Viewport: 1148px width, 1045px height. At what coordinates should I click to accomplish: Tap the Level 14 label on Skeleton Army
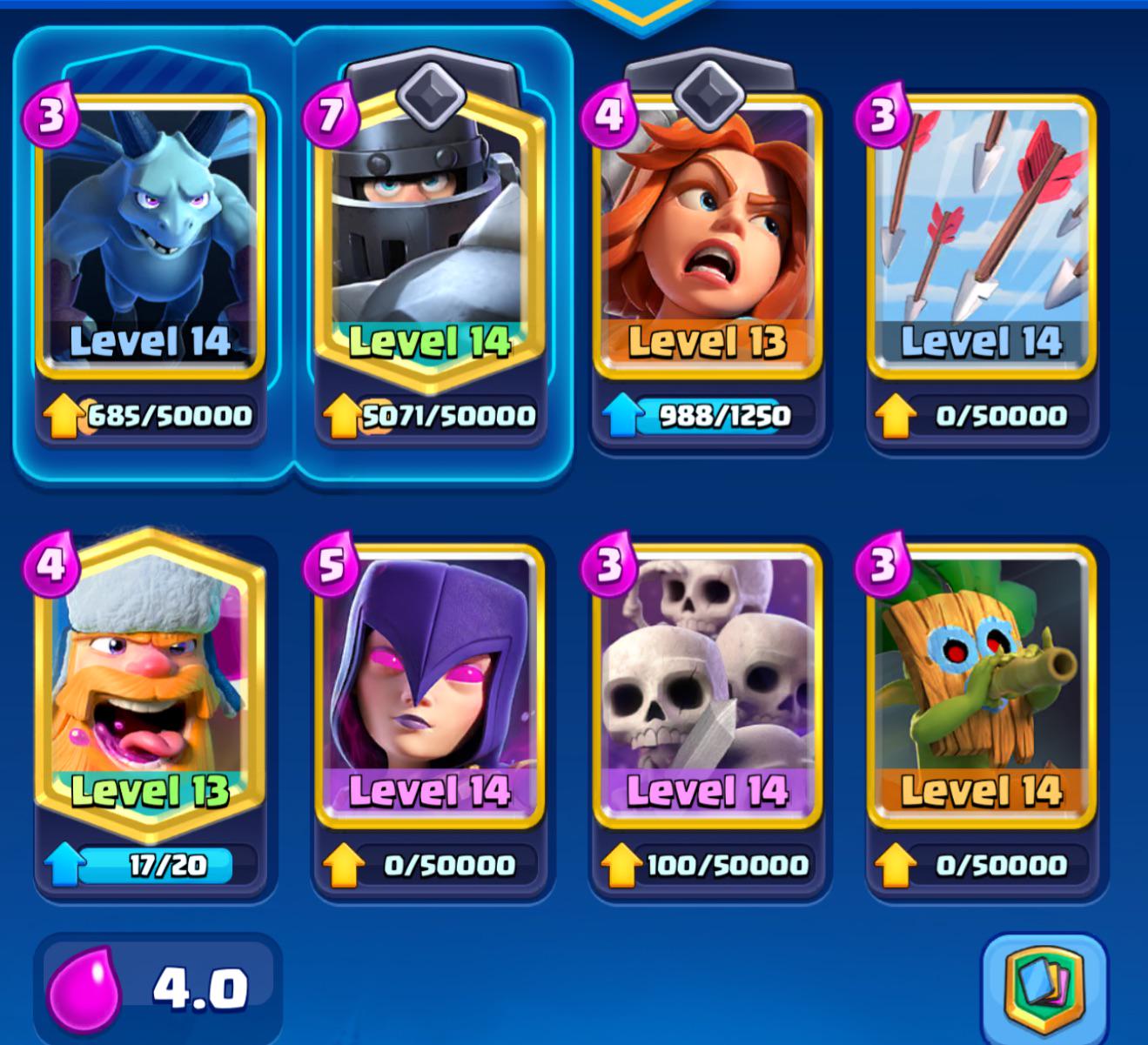tap(708, 792)
